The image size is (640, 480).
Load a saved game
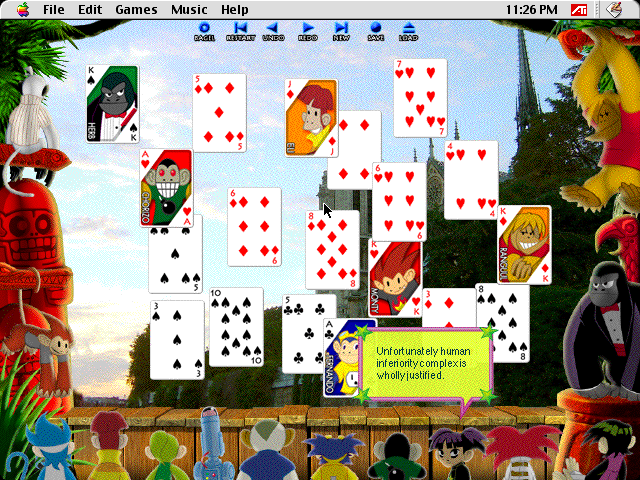click(x=408, y=31)
